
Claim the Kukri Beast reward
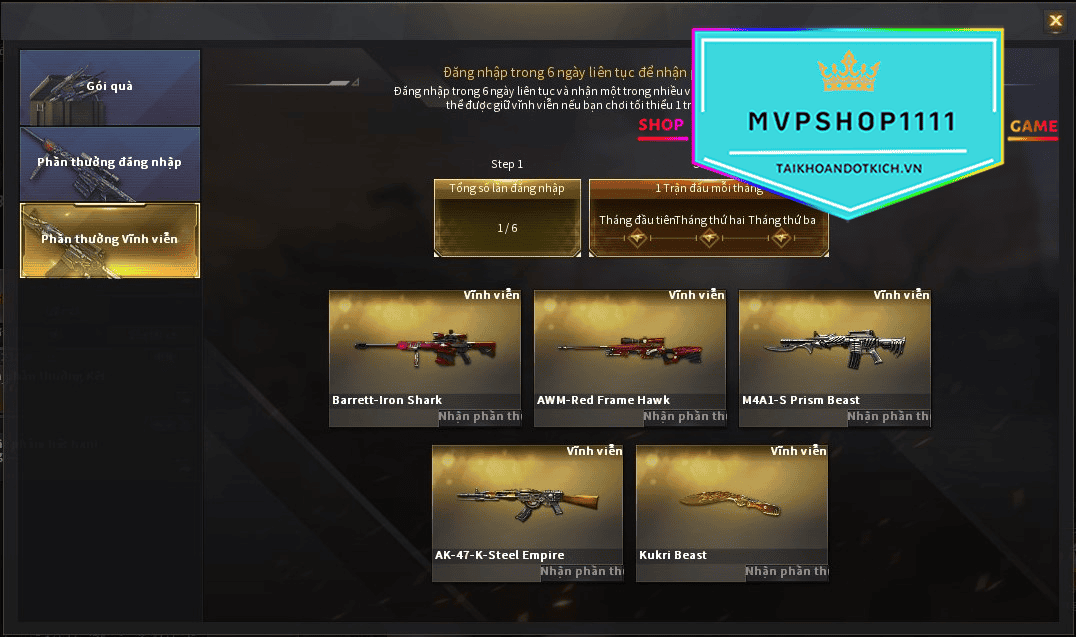[x=786, y=572]
